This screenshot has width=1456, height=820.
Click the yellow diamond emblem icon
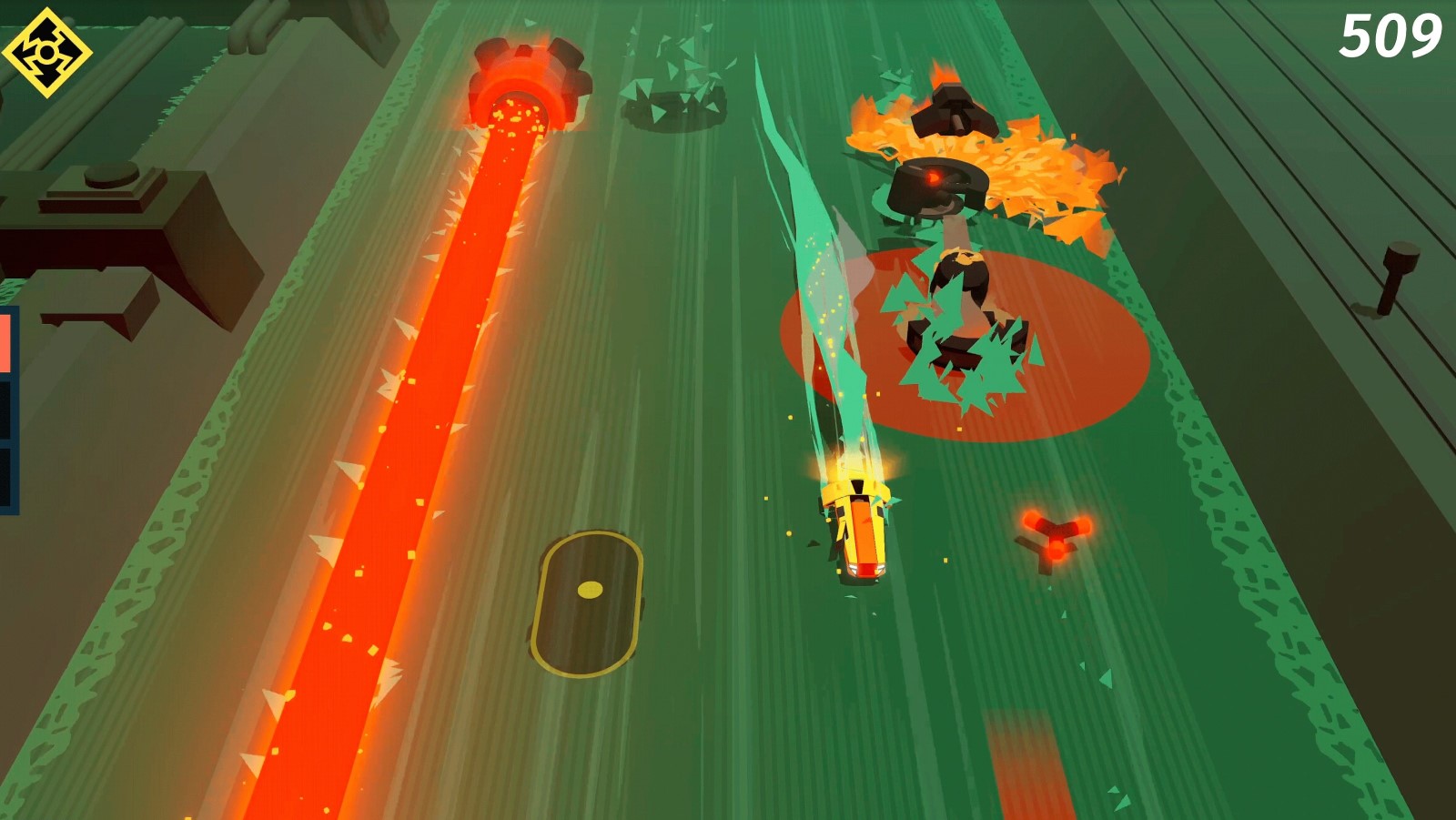(x=46, y=53)
